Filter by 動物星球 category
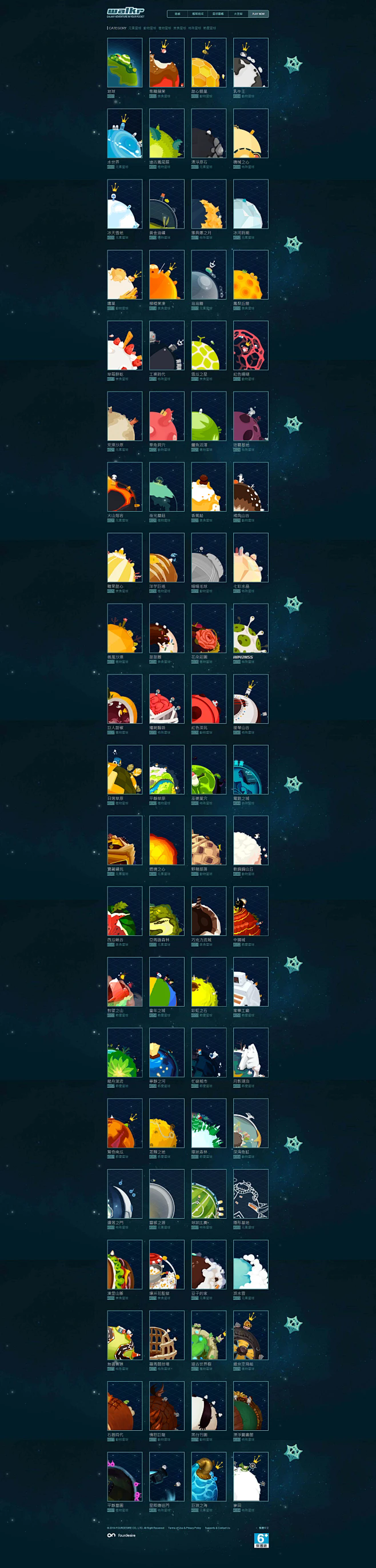The image size is (376, 1568). [x=150, y=28]
